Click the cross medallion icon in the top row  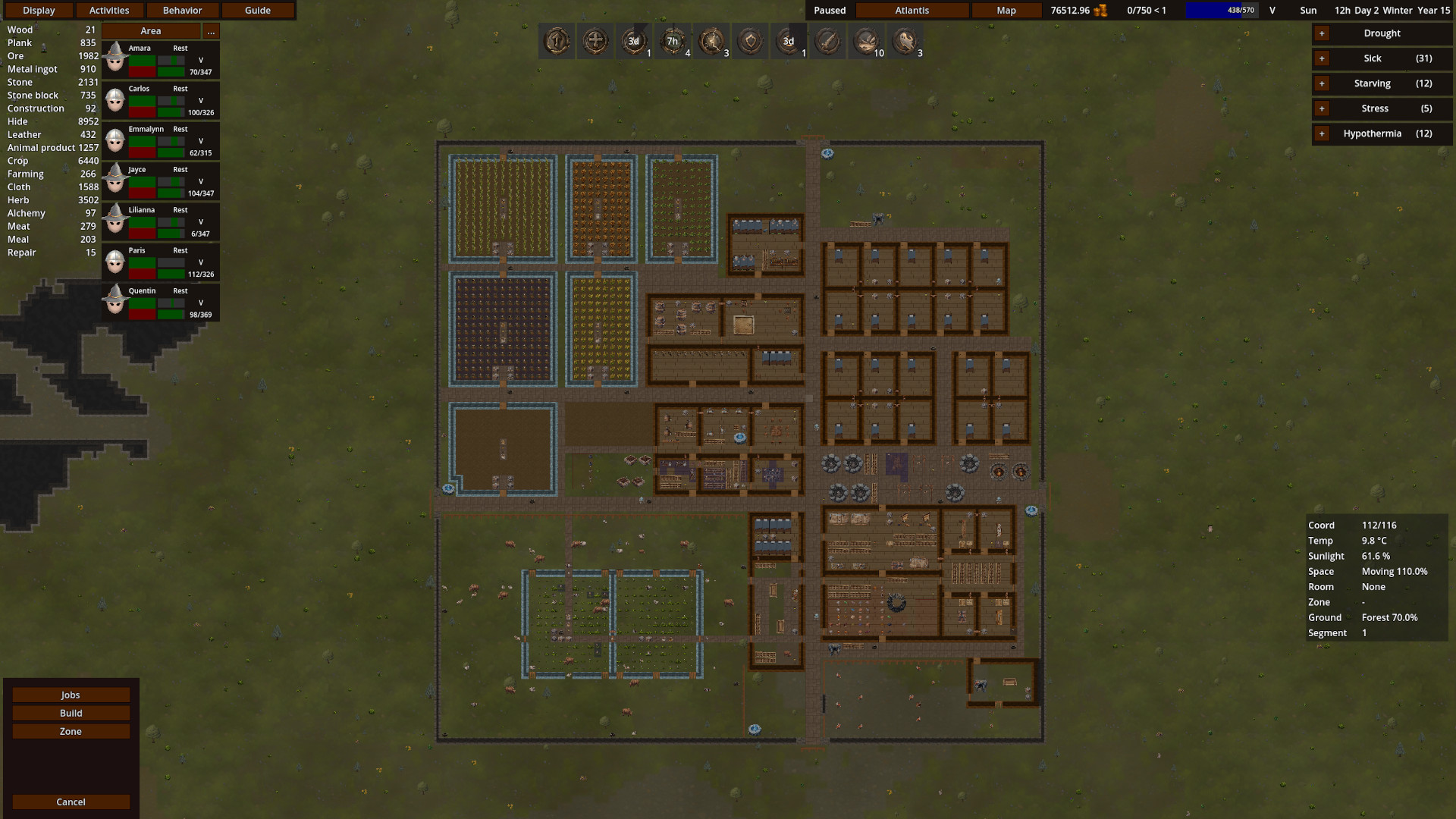[596, 42]
